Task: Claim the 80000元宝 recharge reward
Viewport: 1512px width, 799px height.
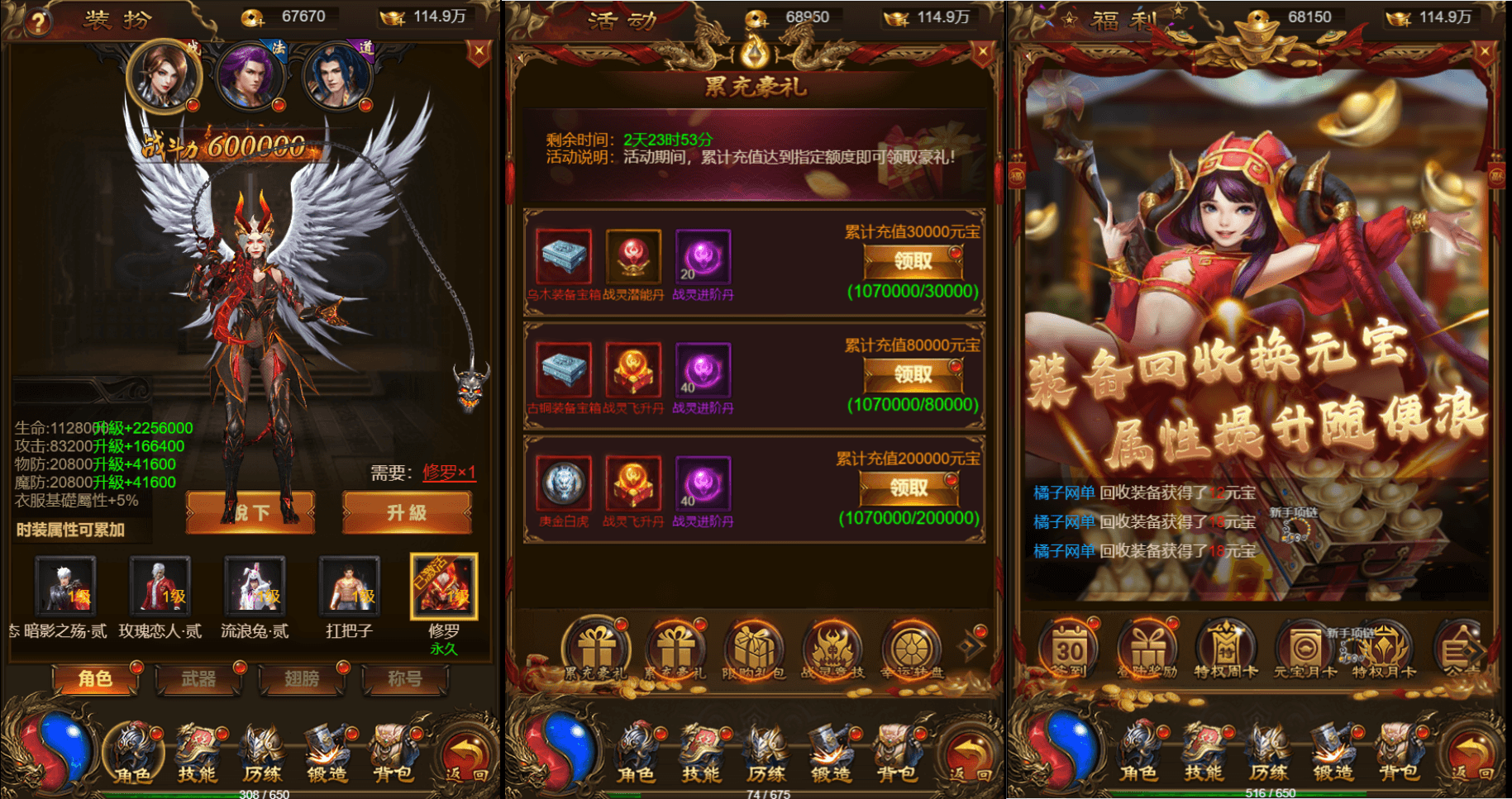Action: coord(913,375)
